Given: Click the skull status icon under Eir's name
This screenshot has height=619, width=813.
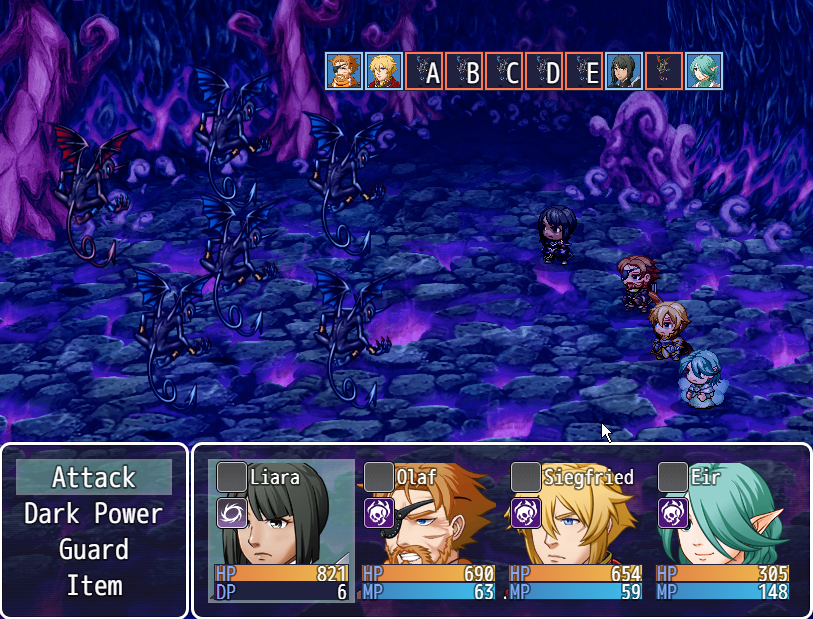Looking at the screenshot, I should [x=673, y=514].
